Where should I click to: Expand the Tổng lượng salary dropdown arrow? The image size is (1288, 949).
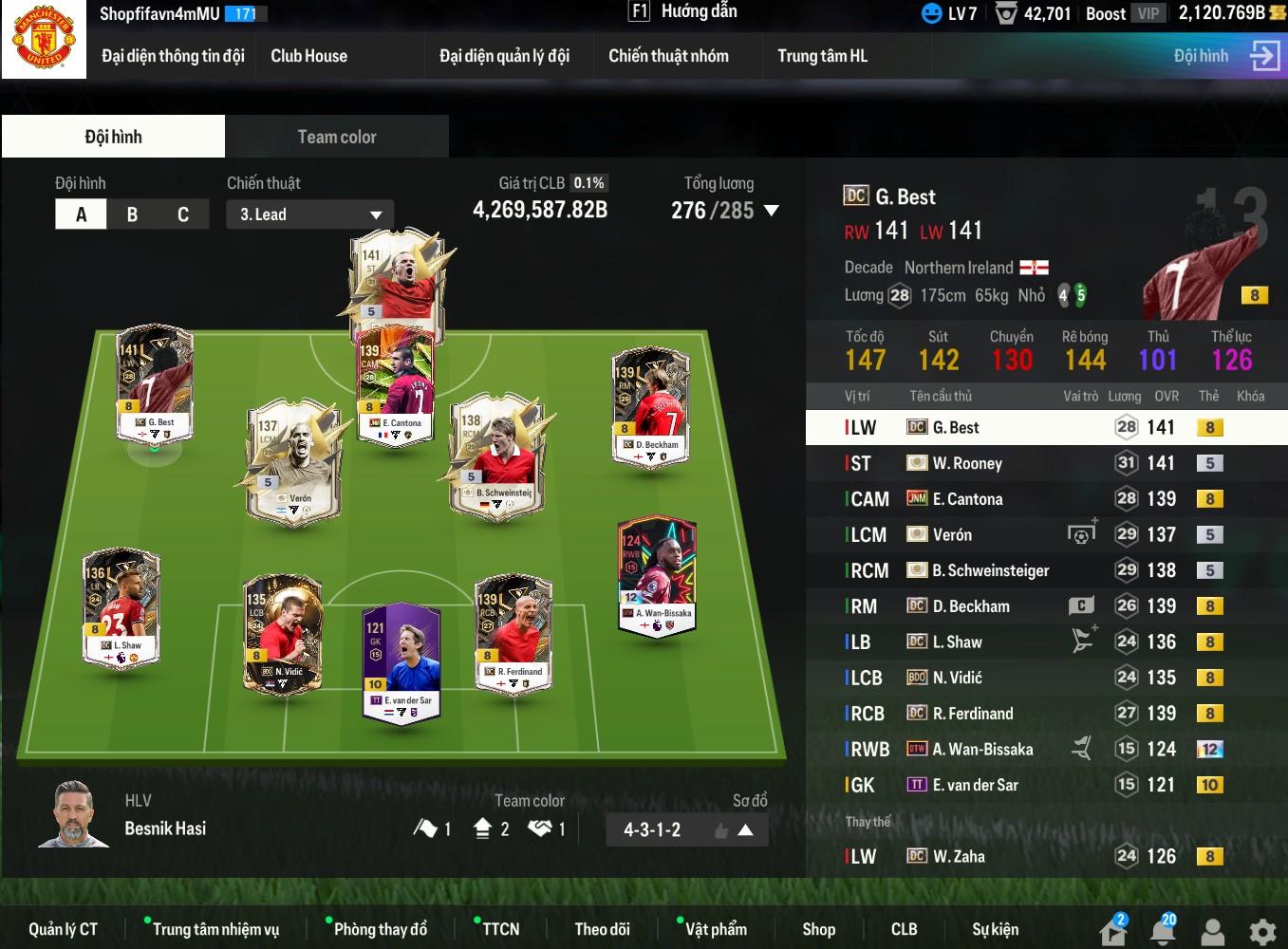click(x=771, y=211)
